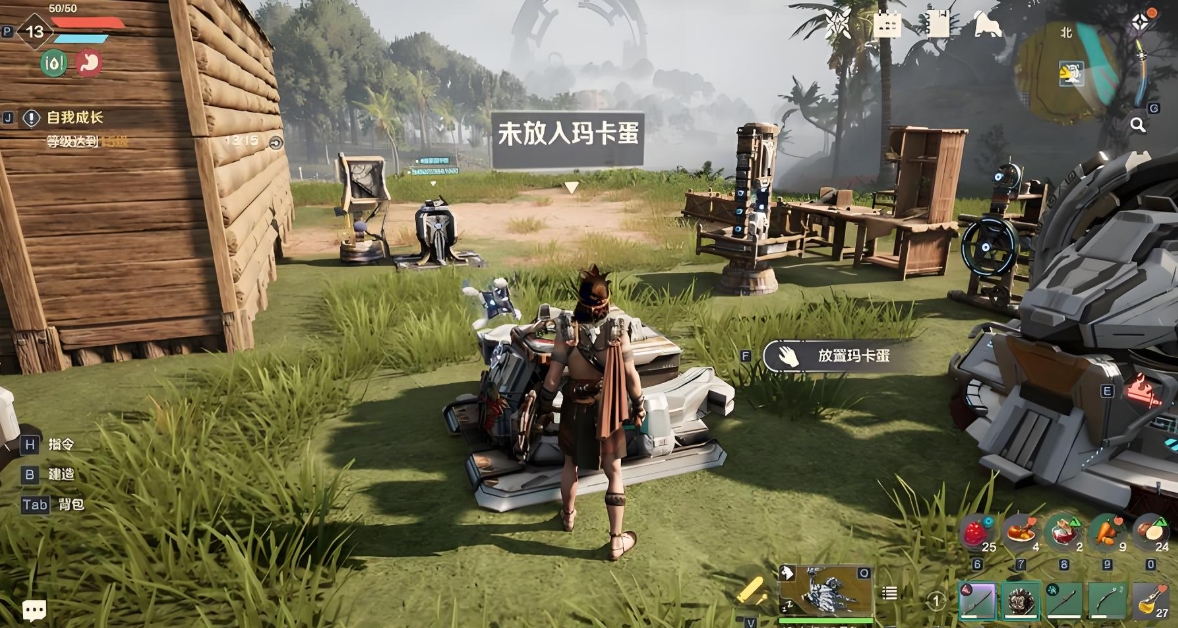Open the 建造 build menu
The image size is (1178, 628).
click(61, 474)
